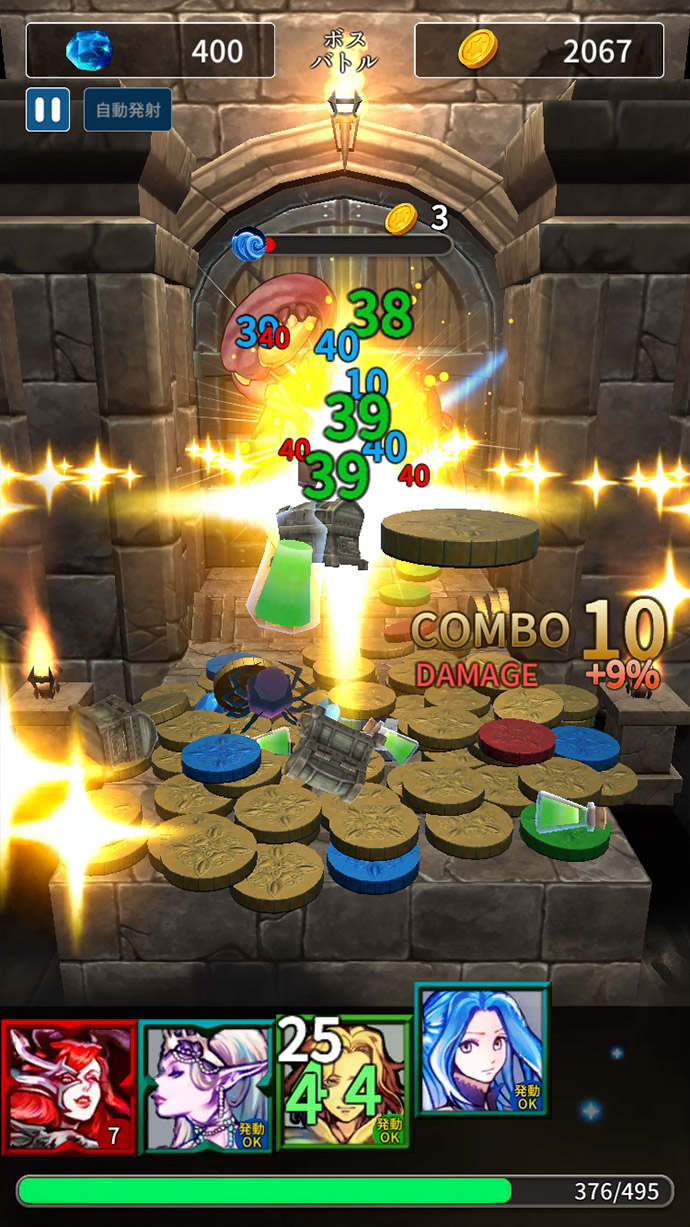Screen dimensions: 690x1227
Task: Activate the silver-haired elf character skill
Action: pyautogui.click(x=206, y=1086)
